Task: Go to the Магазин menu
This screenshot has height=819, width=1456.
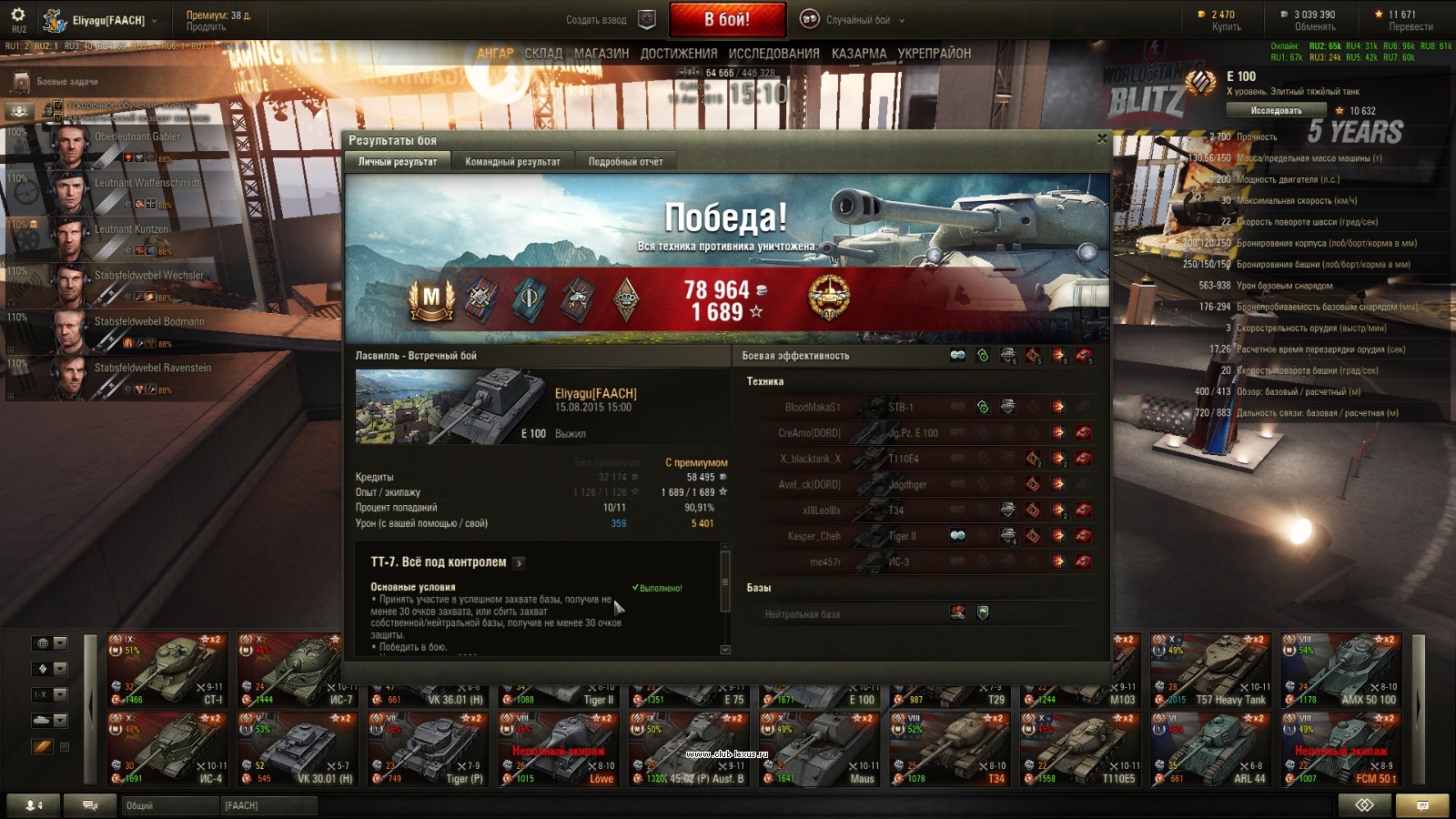Action: point(602,54)
